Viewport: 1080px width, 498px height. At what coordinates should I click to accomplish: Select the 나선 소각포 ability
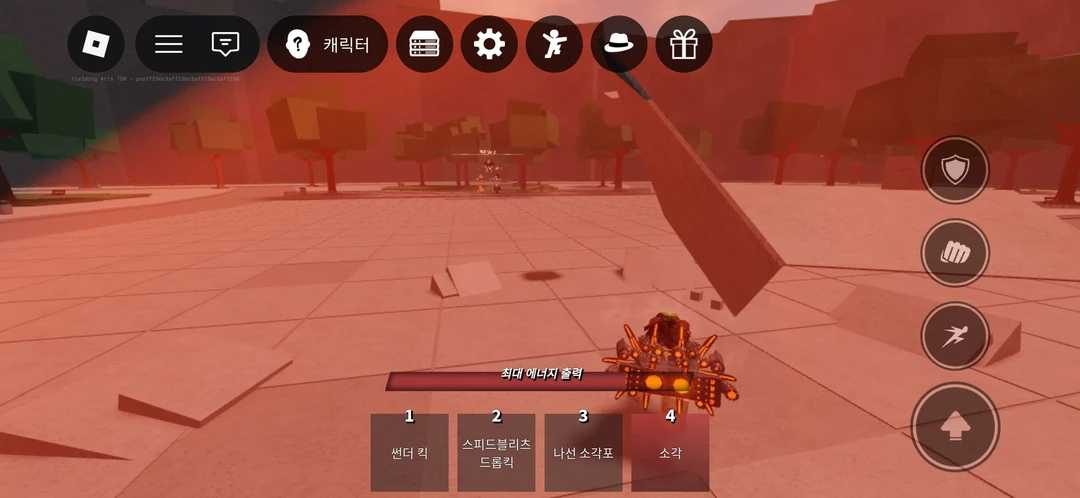583,452
